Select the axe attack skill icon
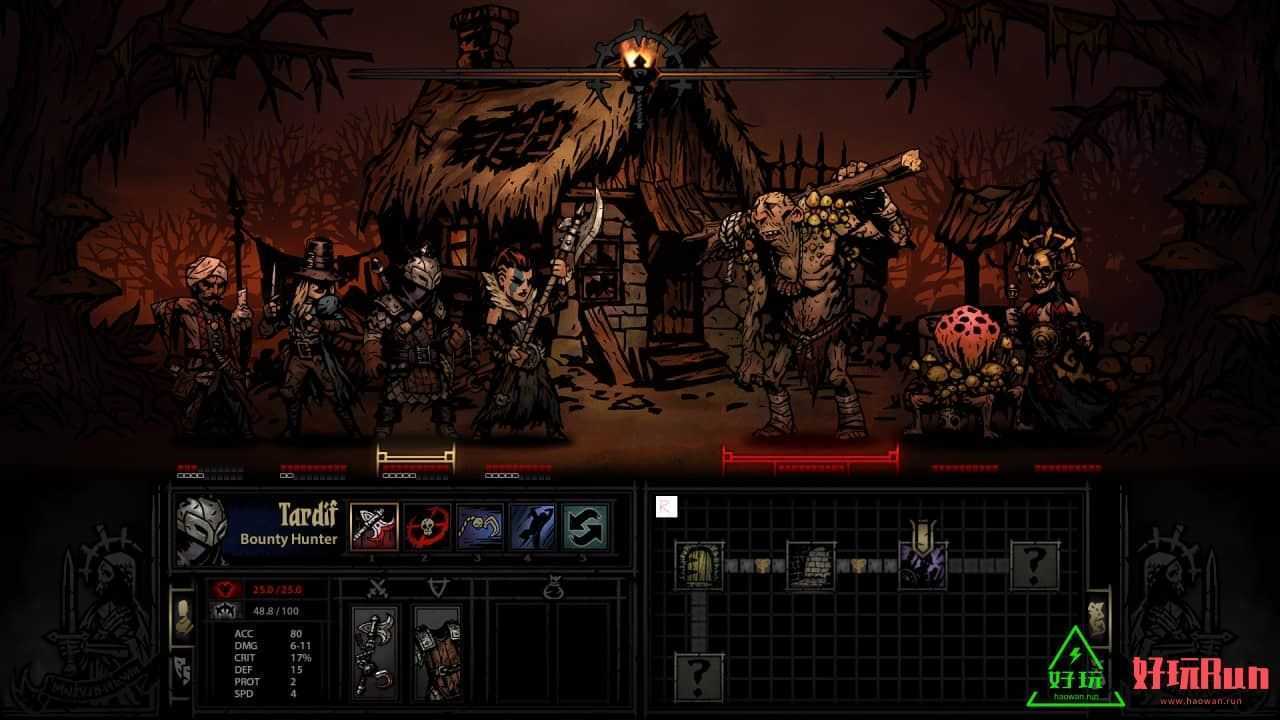Viewport: 1280px width, 720px height. pos(374,527)
